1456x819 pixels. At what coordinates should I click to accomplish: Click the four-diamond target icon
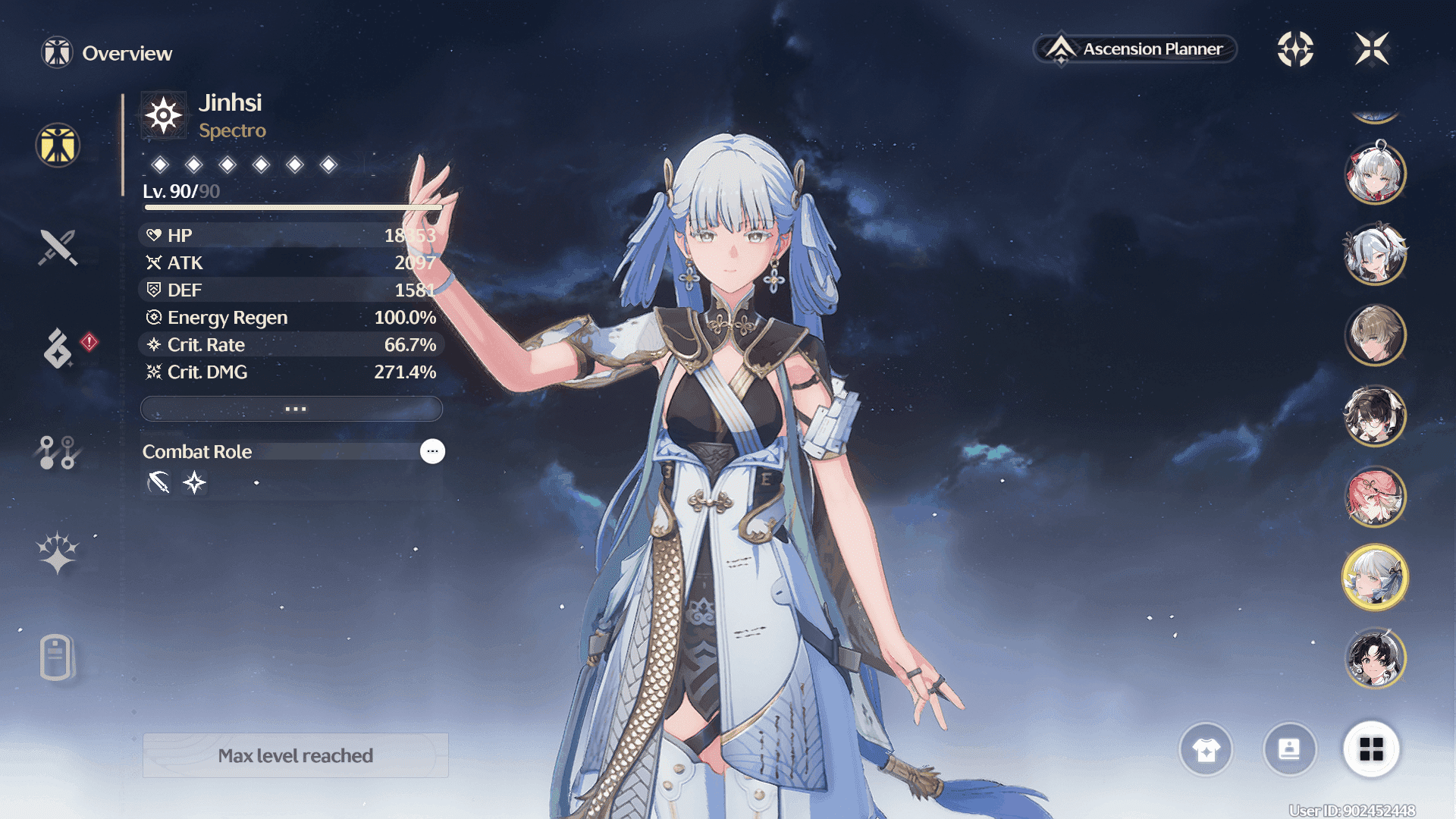pos(1295,49)
